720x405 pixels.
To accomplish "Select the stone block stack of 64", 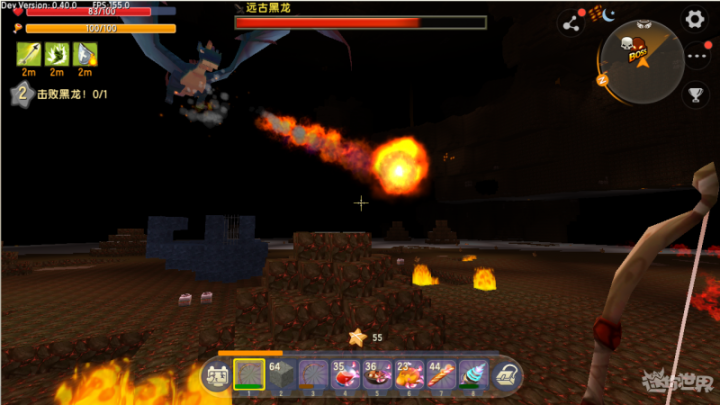I will pos(281,375).
